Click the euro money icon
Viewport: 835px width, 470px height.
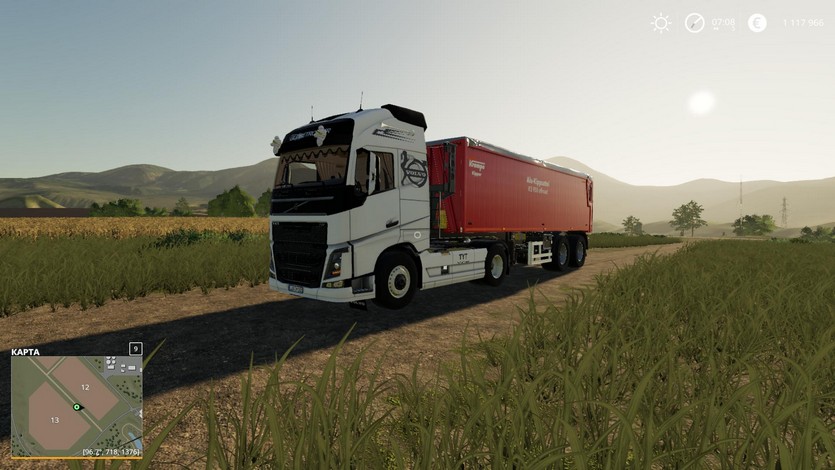[757, 23]
